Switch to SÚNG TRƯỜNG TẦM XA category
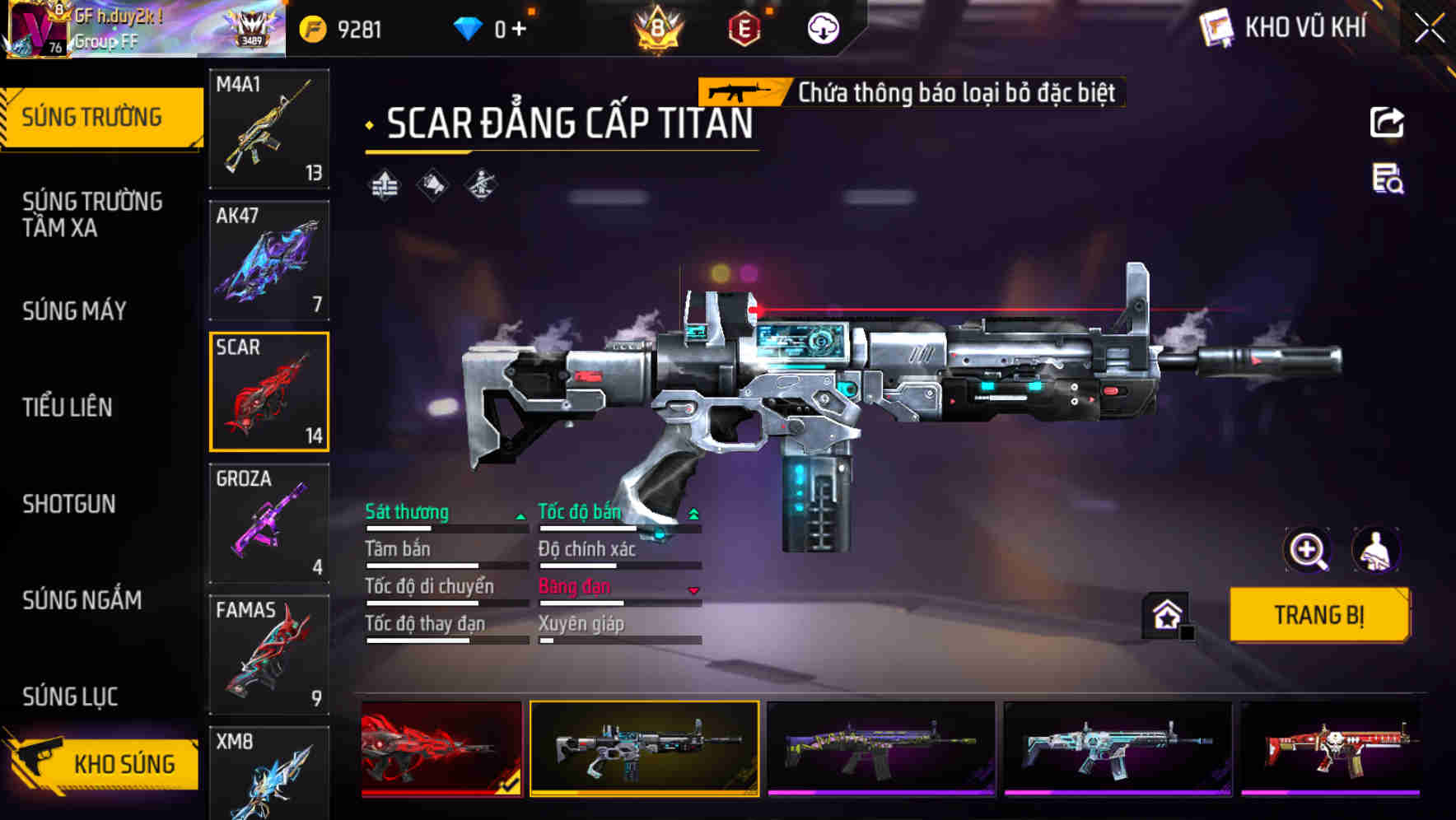This screenshot has height=820, width=1456. pyautogui.click(x=92, y=214)
